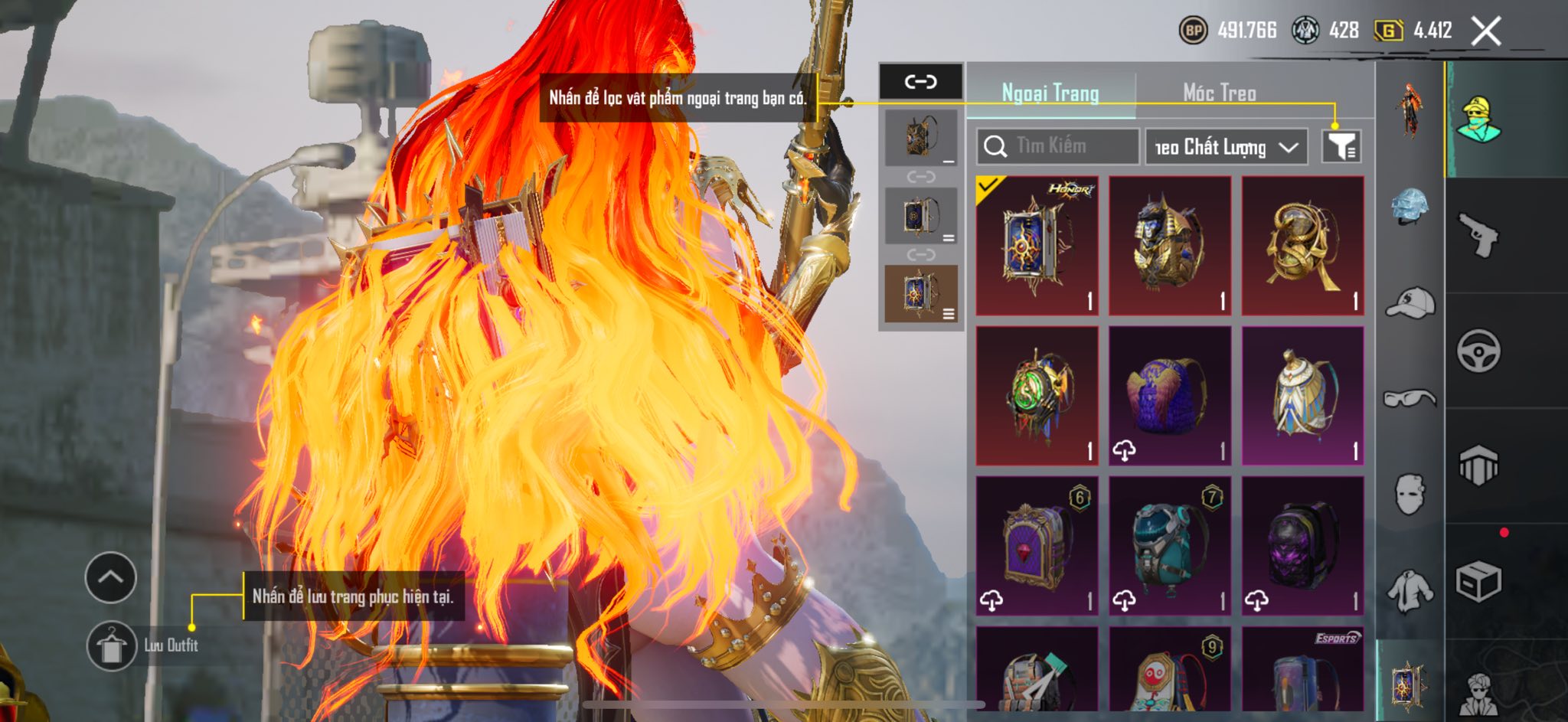Save outfit with Lưu Outfit button

pyautogui.click(x=112, y=645)
